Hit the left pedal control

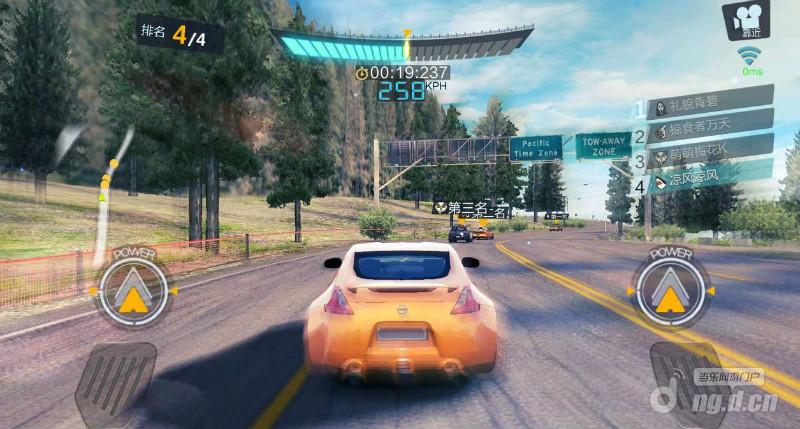click(116, 381)
